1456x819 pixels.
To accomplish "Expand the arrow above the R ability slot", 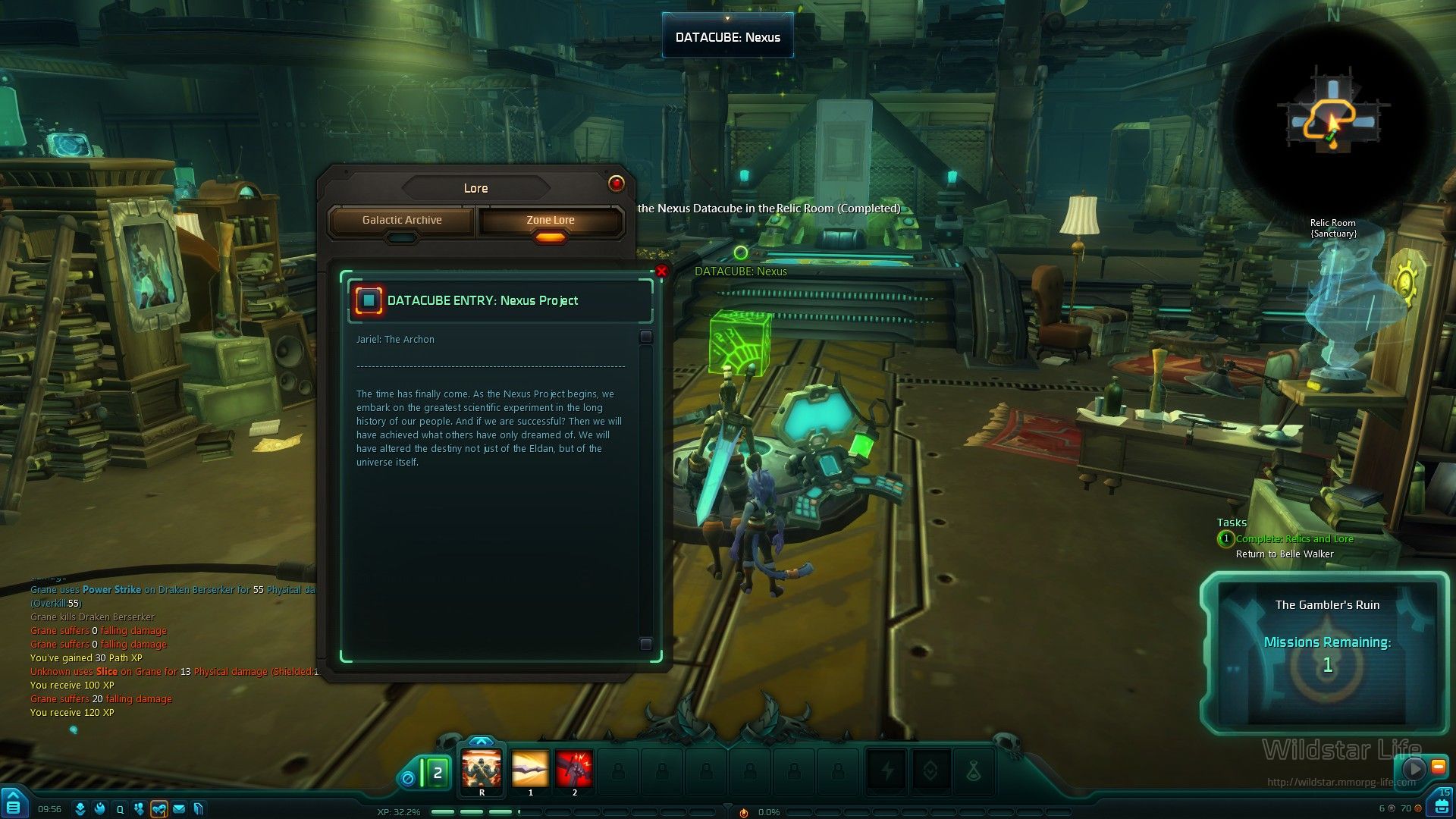I will point(482,741).
